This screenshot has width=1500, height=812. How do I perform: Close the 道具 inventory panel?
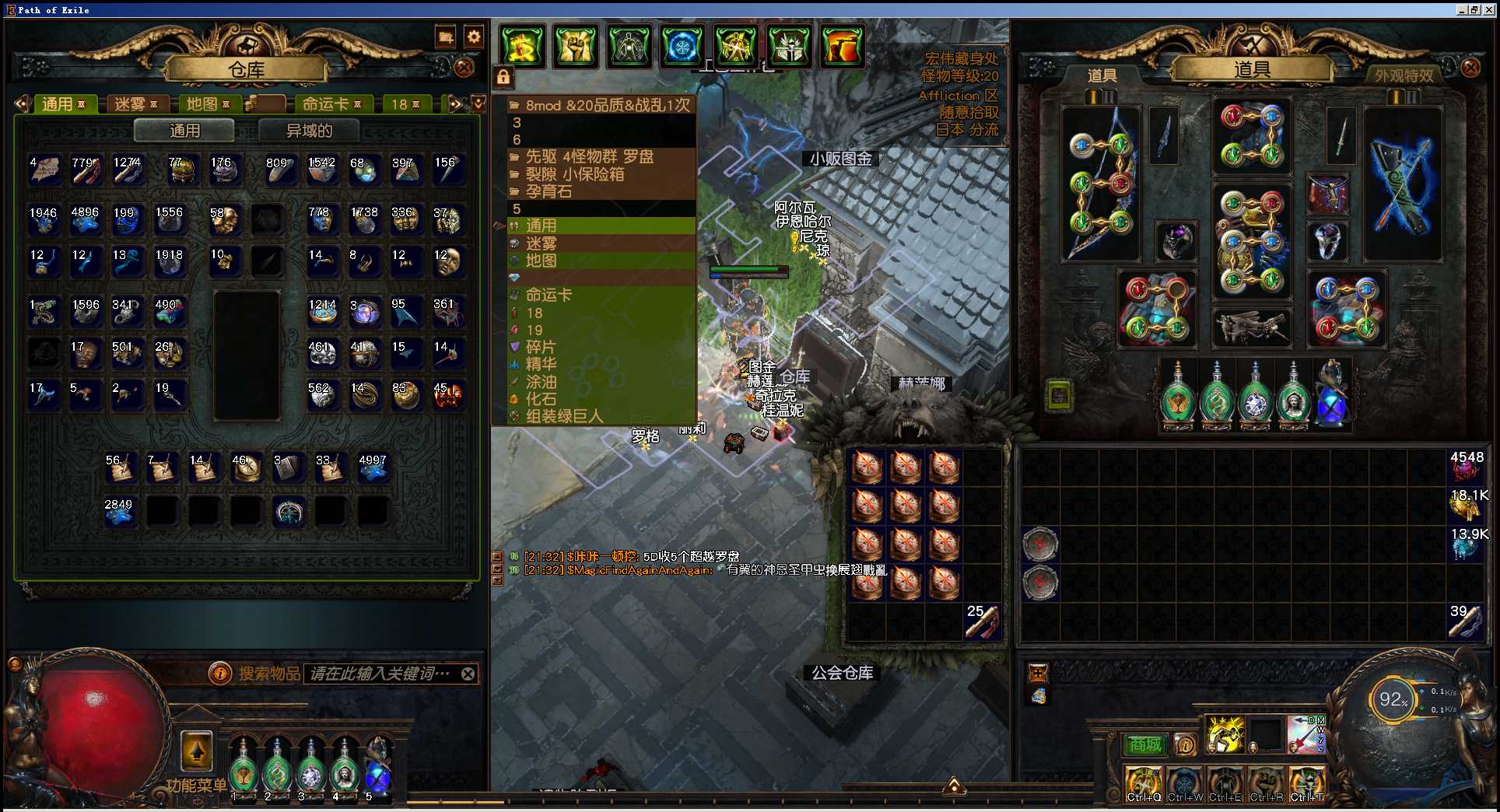(x=1470, y=68)
